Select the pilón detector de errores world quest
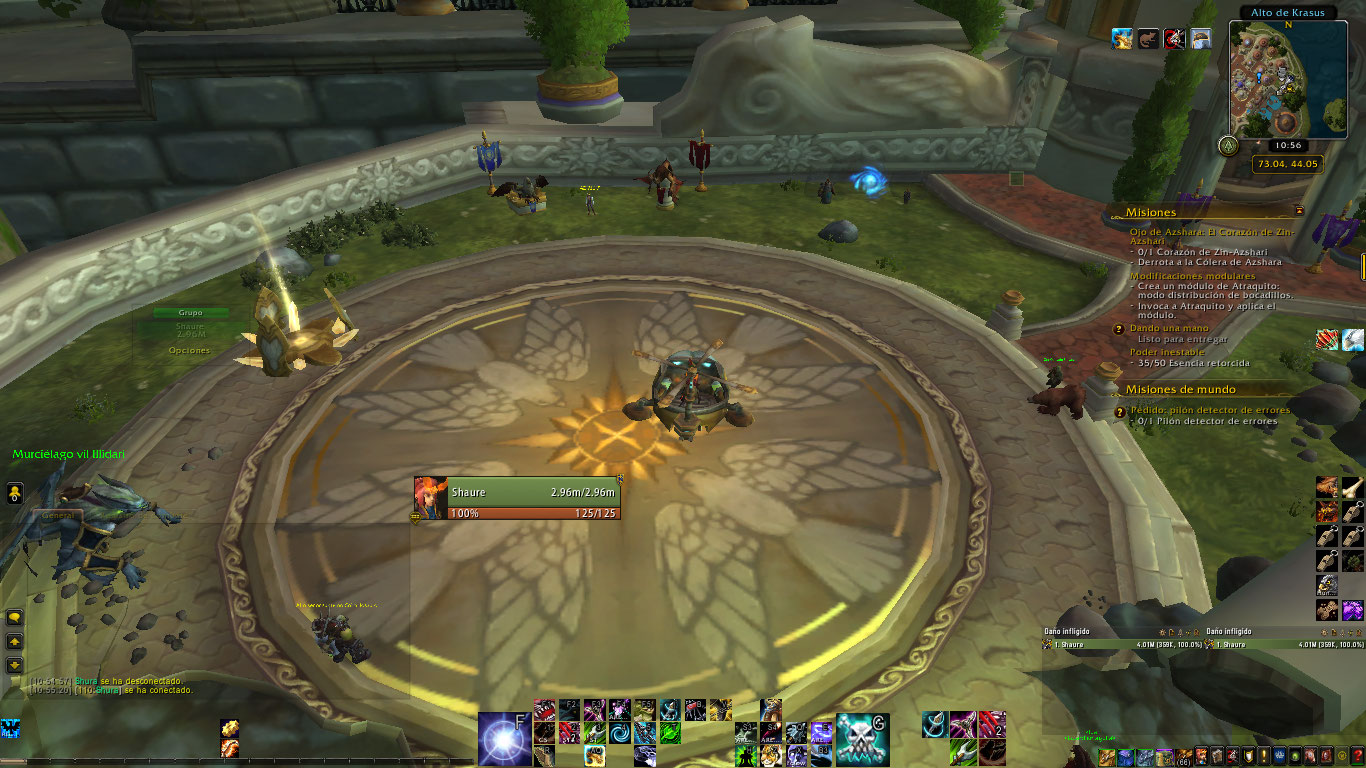This screenshot has height=768, width=1366. (1210, 410)
